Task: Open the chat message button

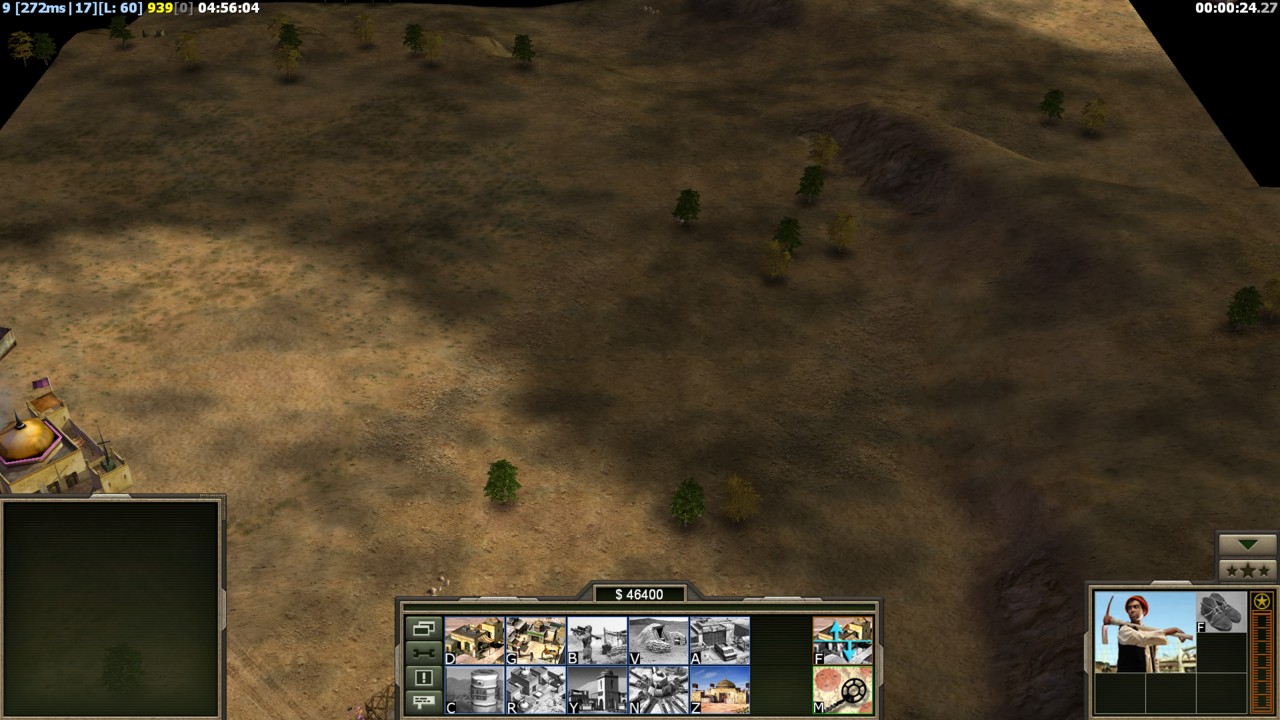Action: click(423, 701)
